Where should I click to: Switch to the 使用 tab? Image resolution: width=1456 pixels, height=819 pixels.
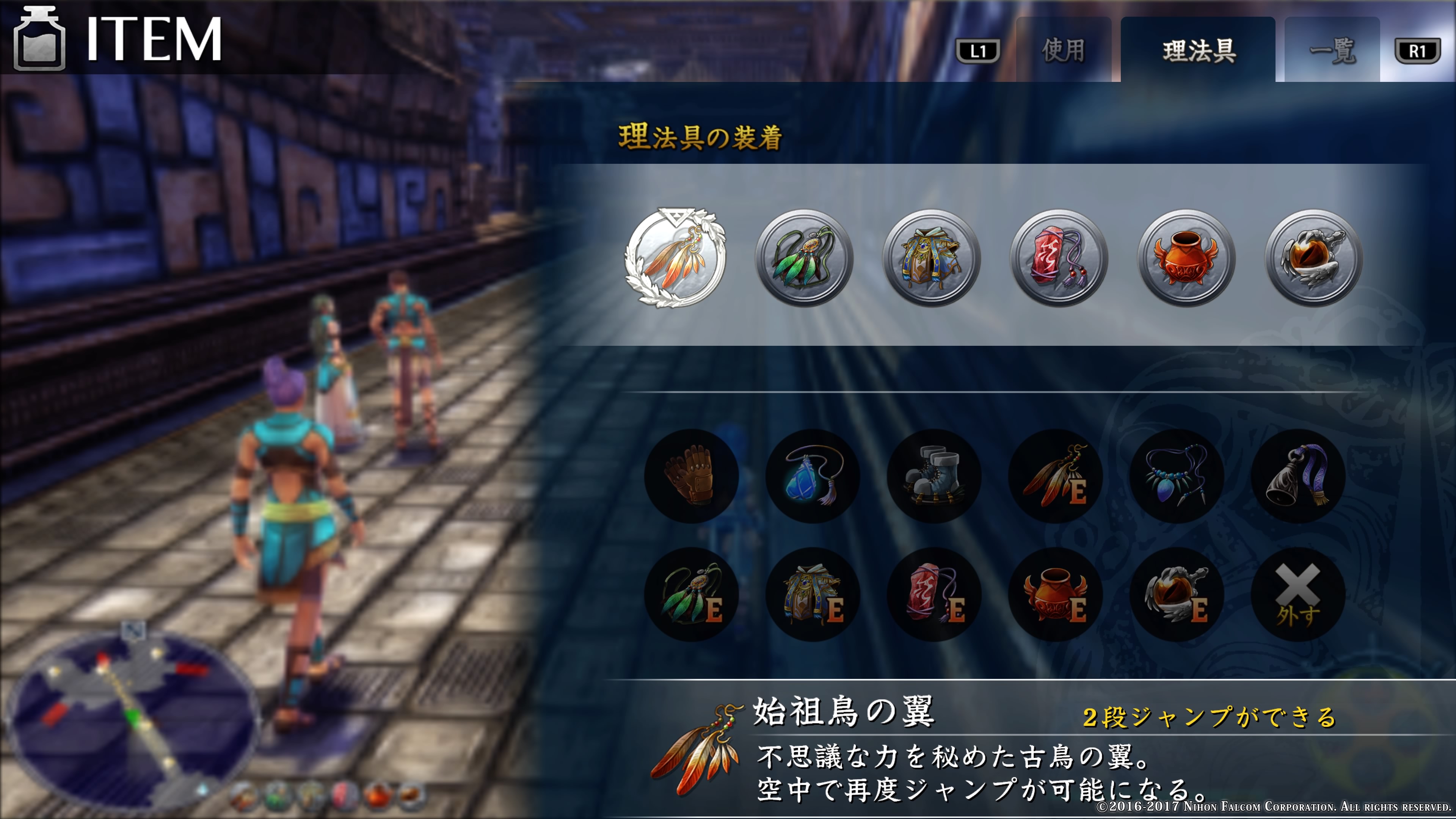1063,51
